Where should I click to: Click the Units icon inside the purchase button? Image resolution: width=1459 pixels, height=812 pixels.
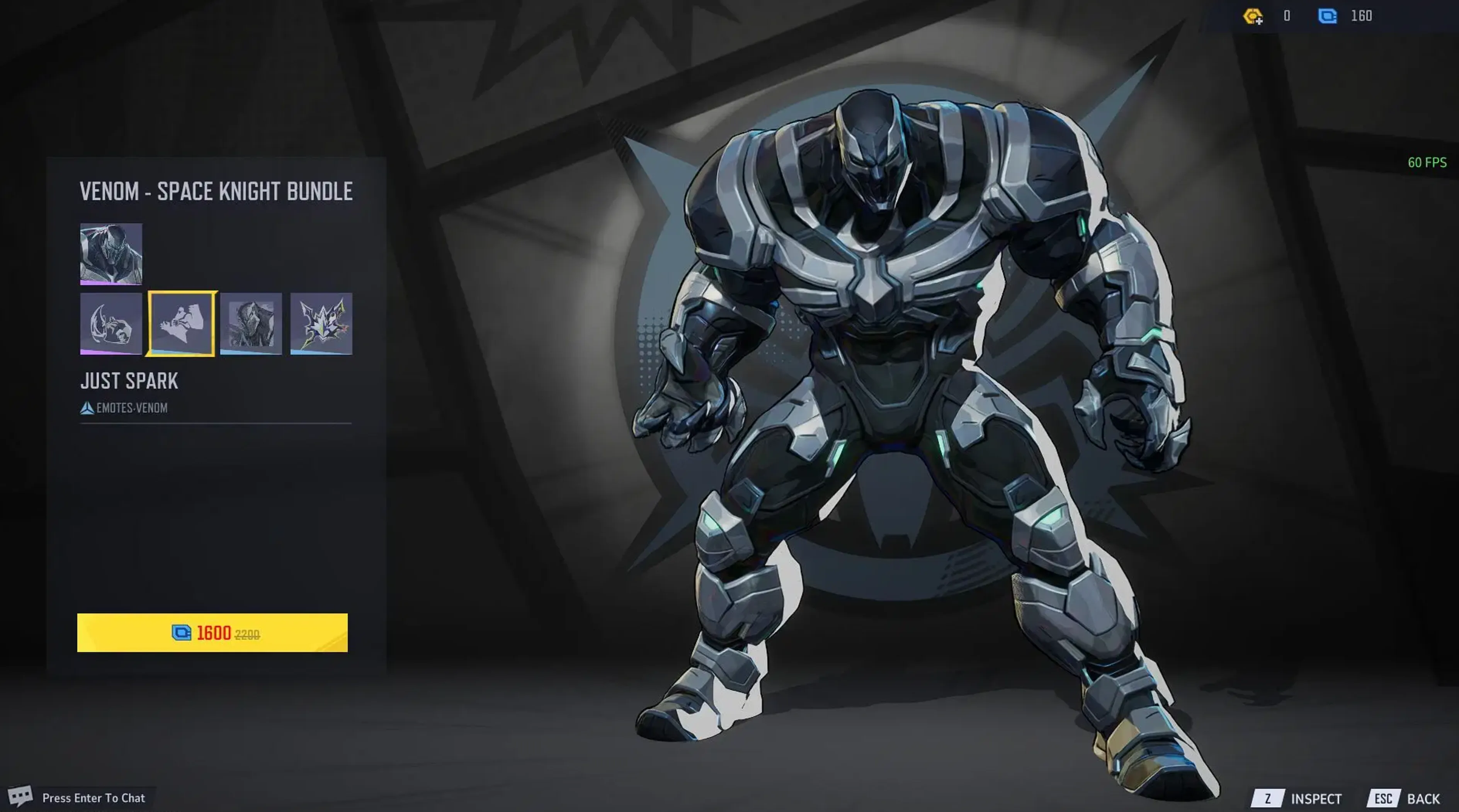click(x=182, y=633)
